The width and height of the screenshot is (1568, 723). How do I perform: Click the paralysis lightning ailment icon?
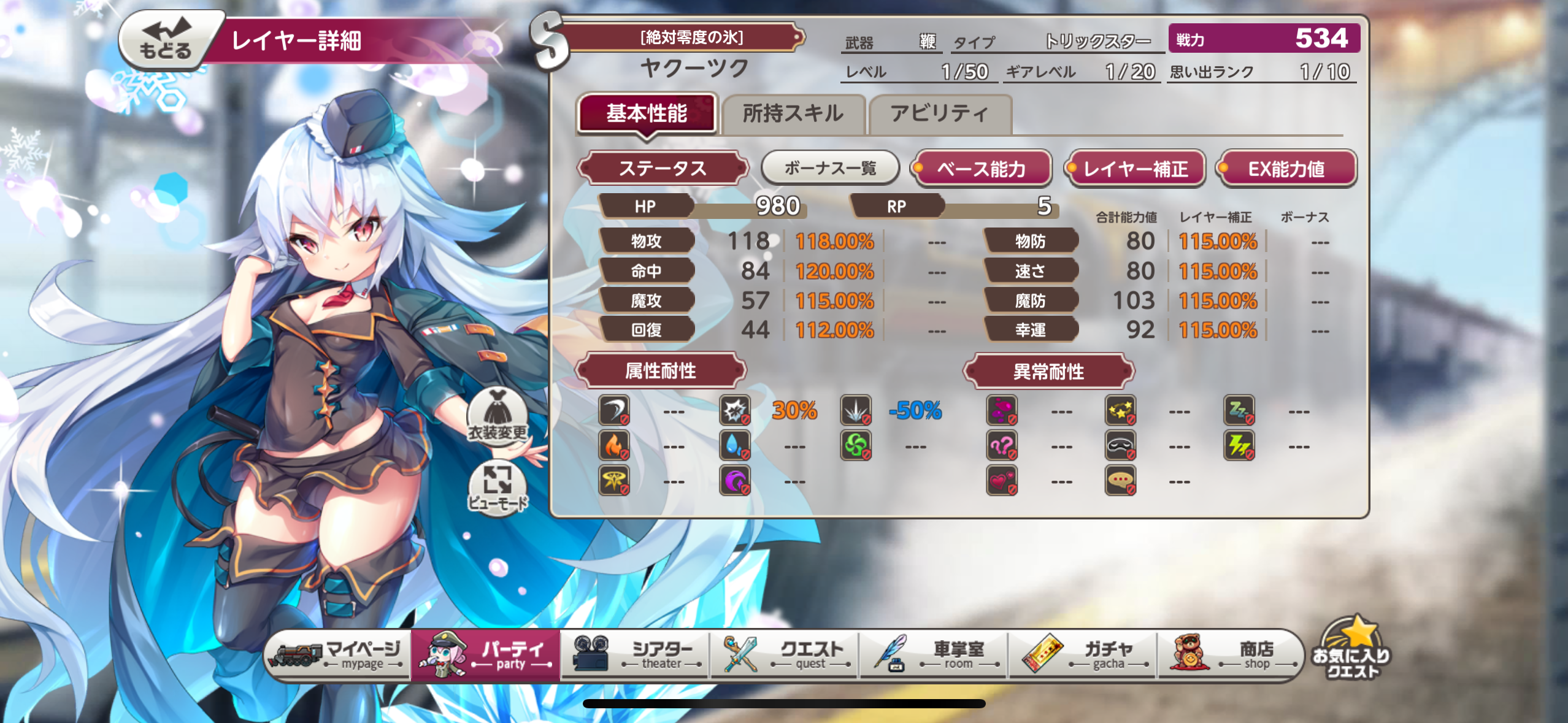click(1238, 445)
